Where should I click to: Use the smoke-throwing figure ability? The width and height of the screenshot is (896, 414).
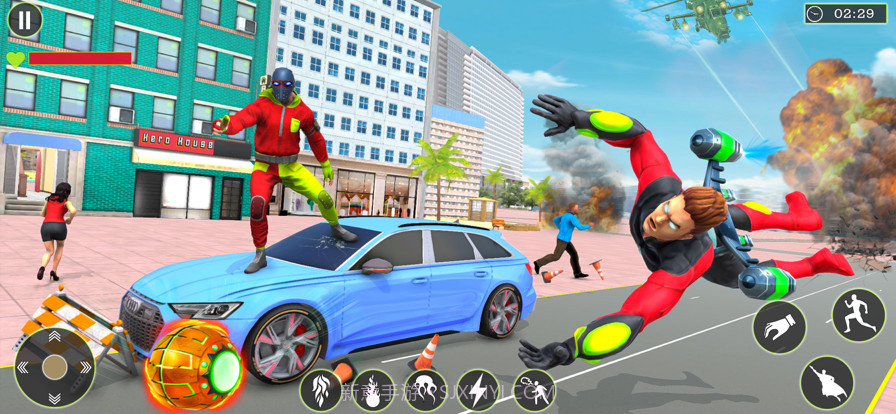(x=534, y=390)
